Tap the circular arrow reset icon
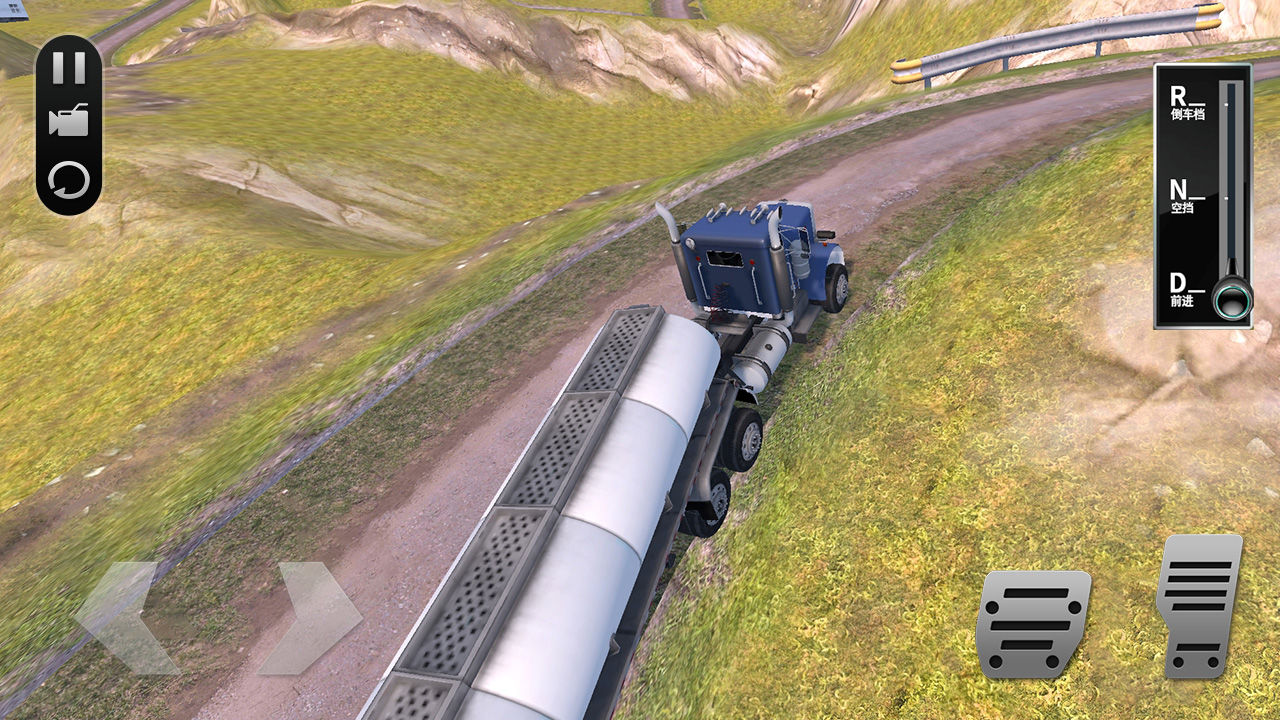Image resolution: width=1280 pixels, height=720 pixels. pyautogui.click(x=69, y=181)
